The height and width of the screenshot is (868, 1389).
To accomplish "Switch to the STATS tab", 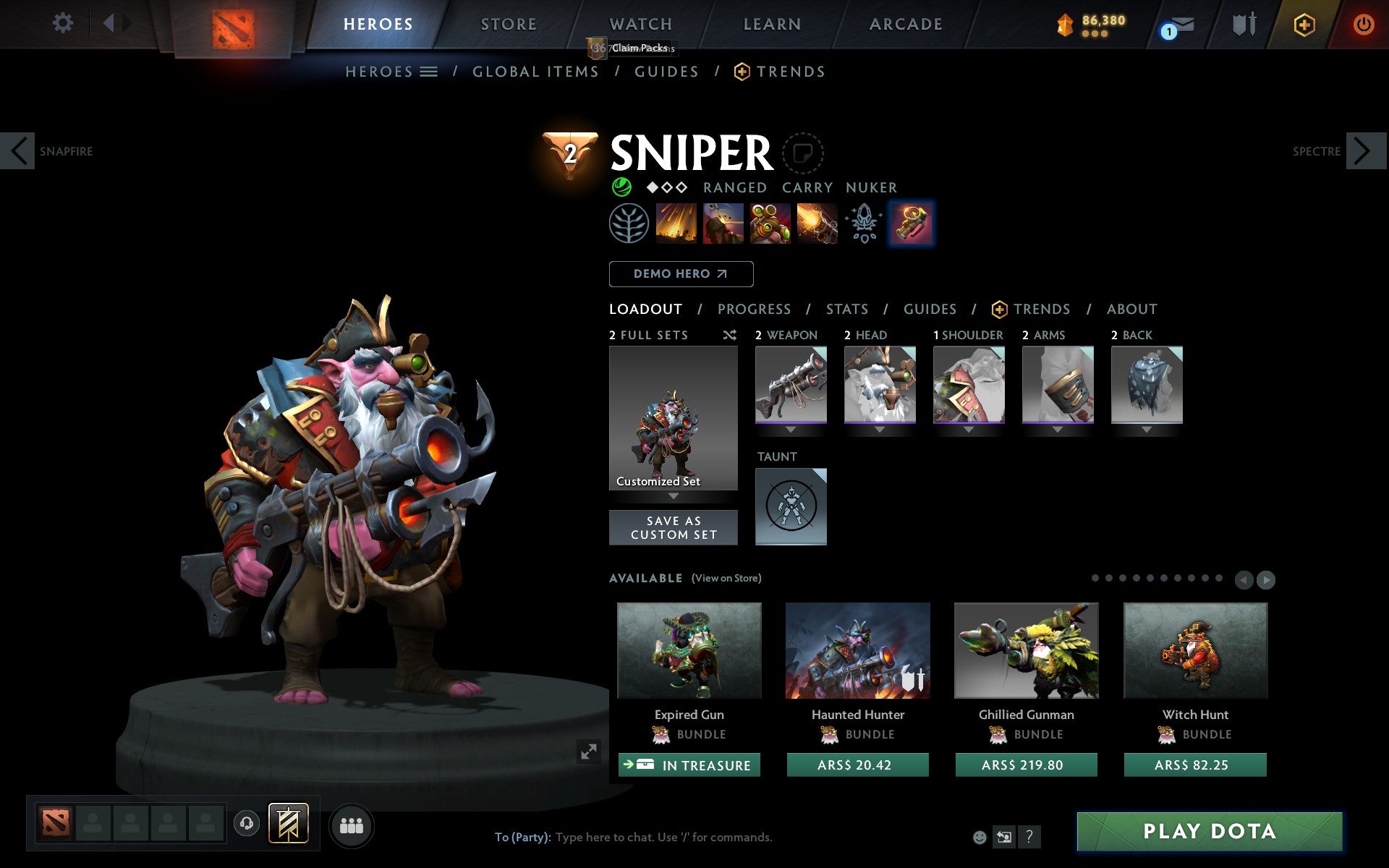I will coord(846,309).
